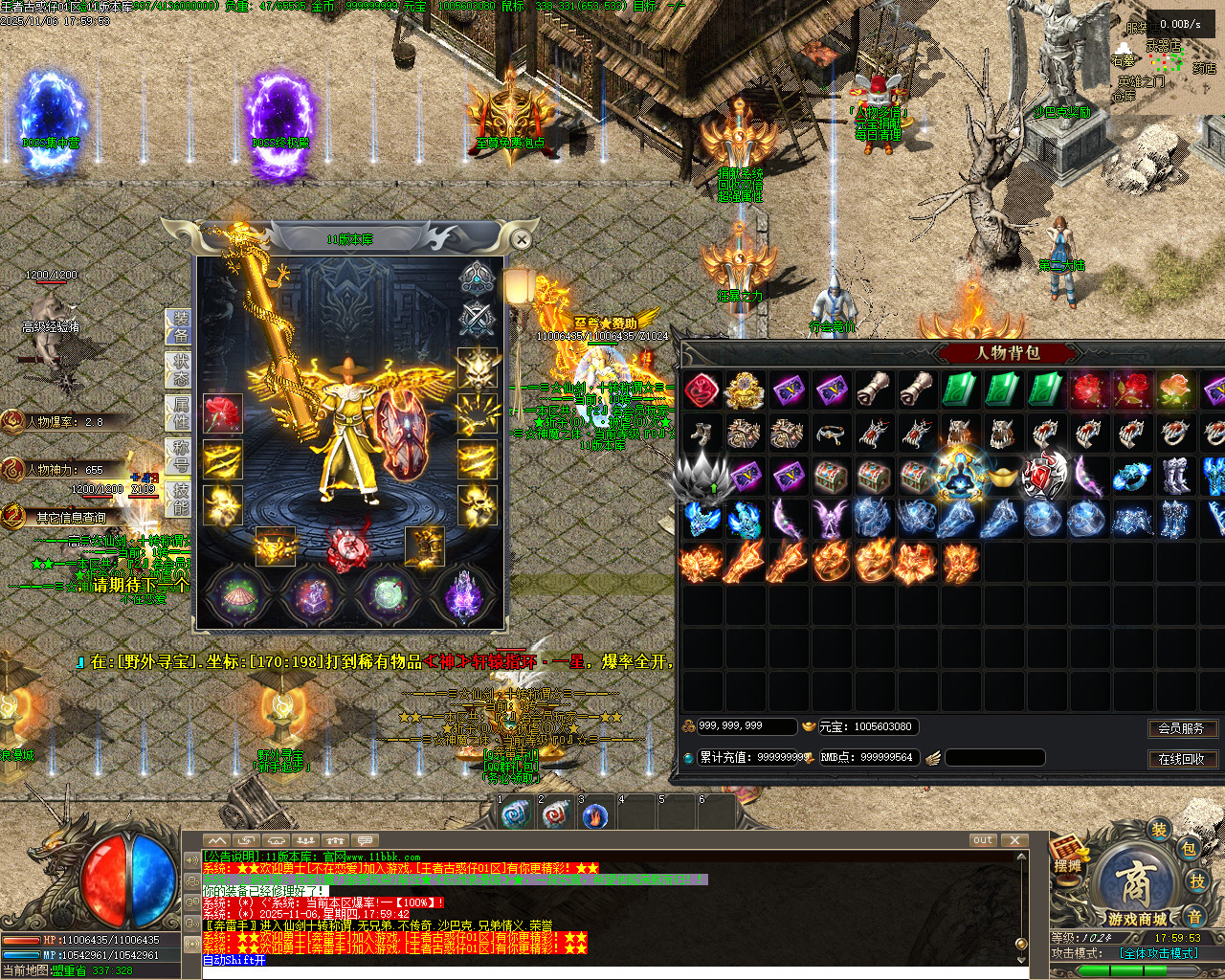Open the 摆摊 stall button
1225x980 pixels.
pos(1067,857)
